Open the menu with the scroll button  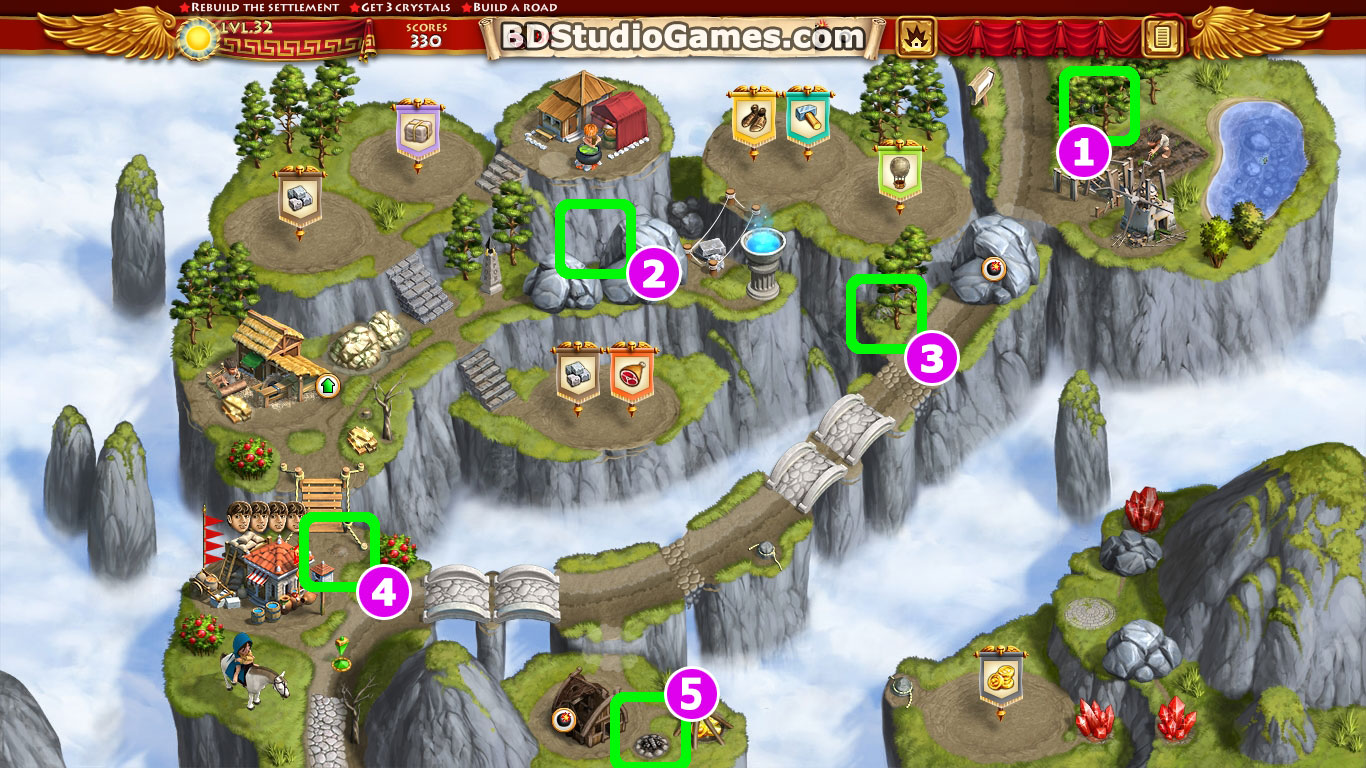tap(1161, 38)
